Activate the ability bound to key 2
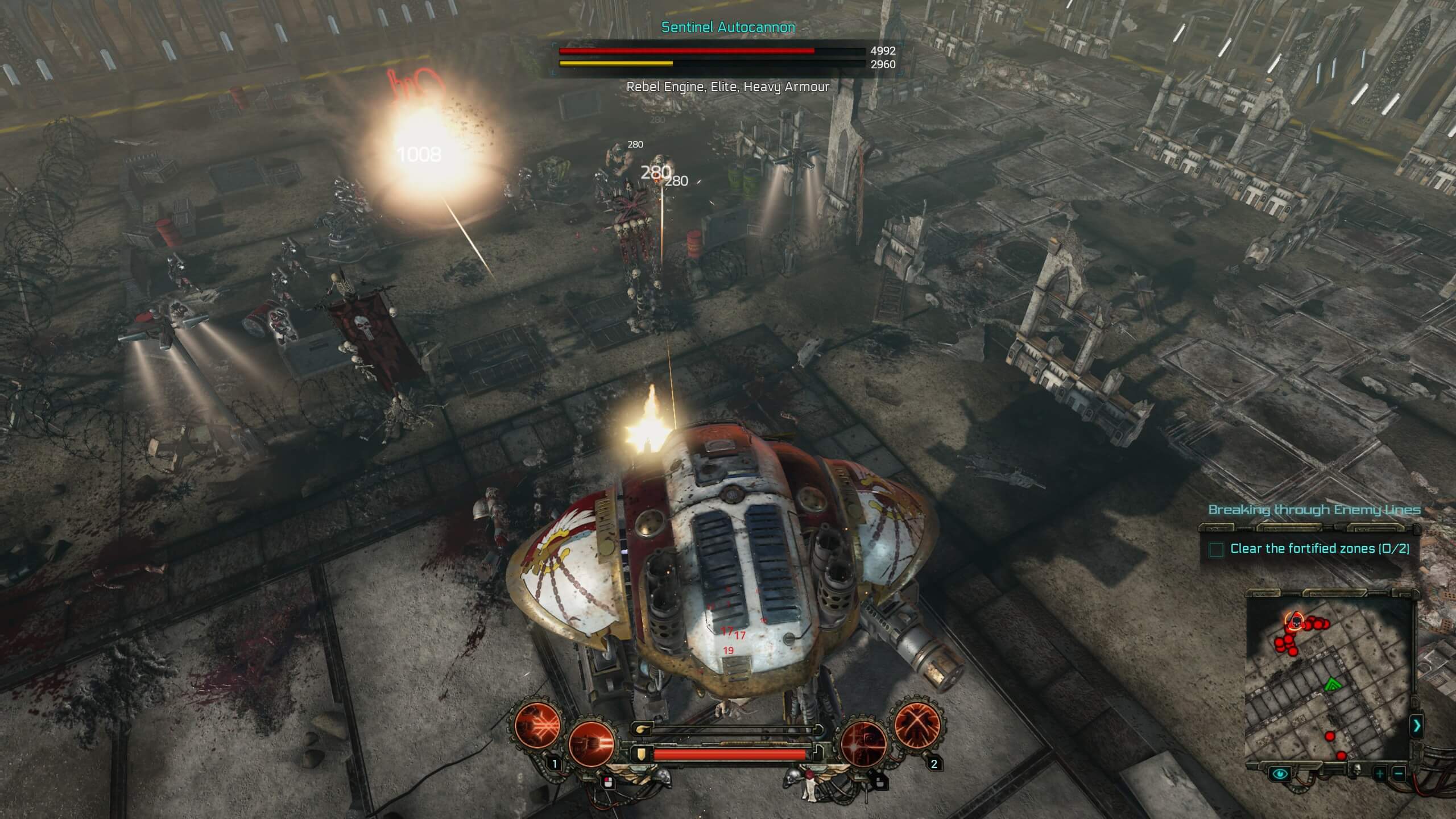1456x819 pixels. pyautogui.click(x=917, y=726)
